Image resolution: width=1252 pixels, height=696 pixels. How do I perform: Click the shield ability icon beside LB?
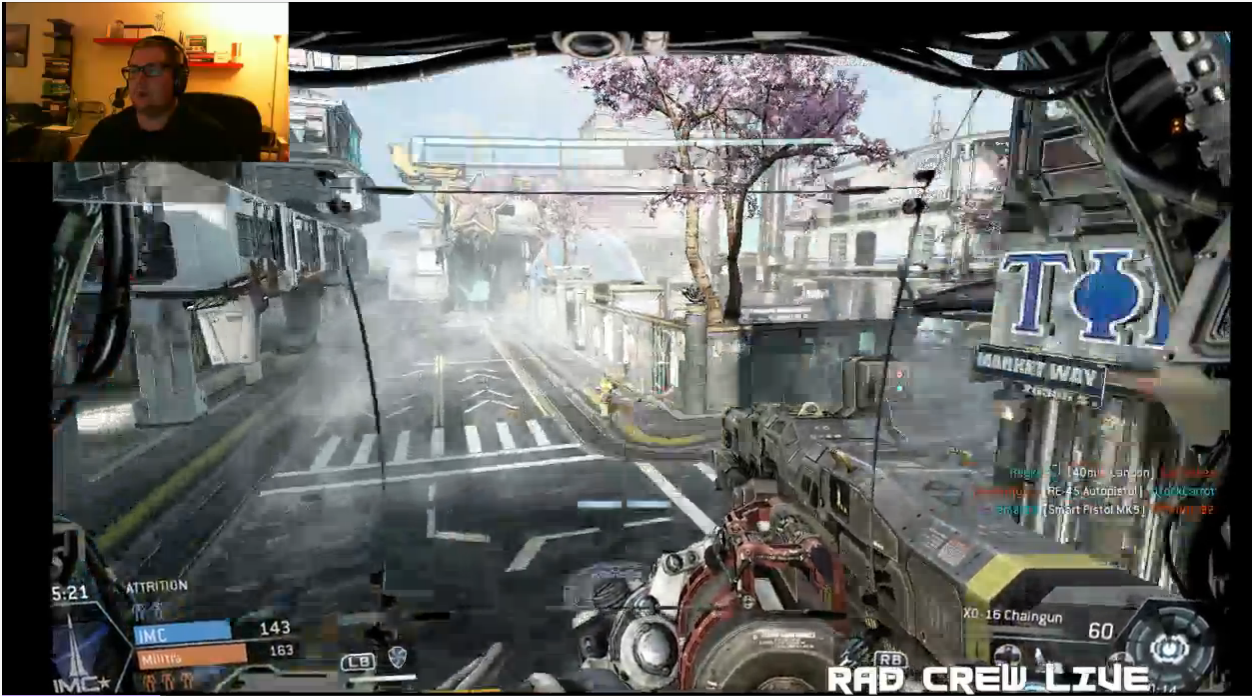click(397, 657)
